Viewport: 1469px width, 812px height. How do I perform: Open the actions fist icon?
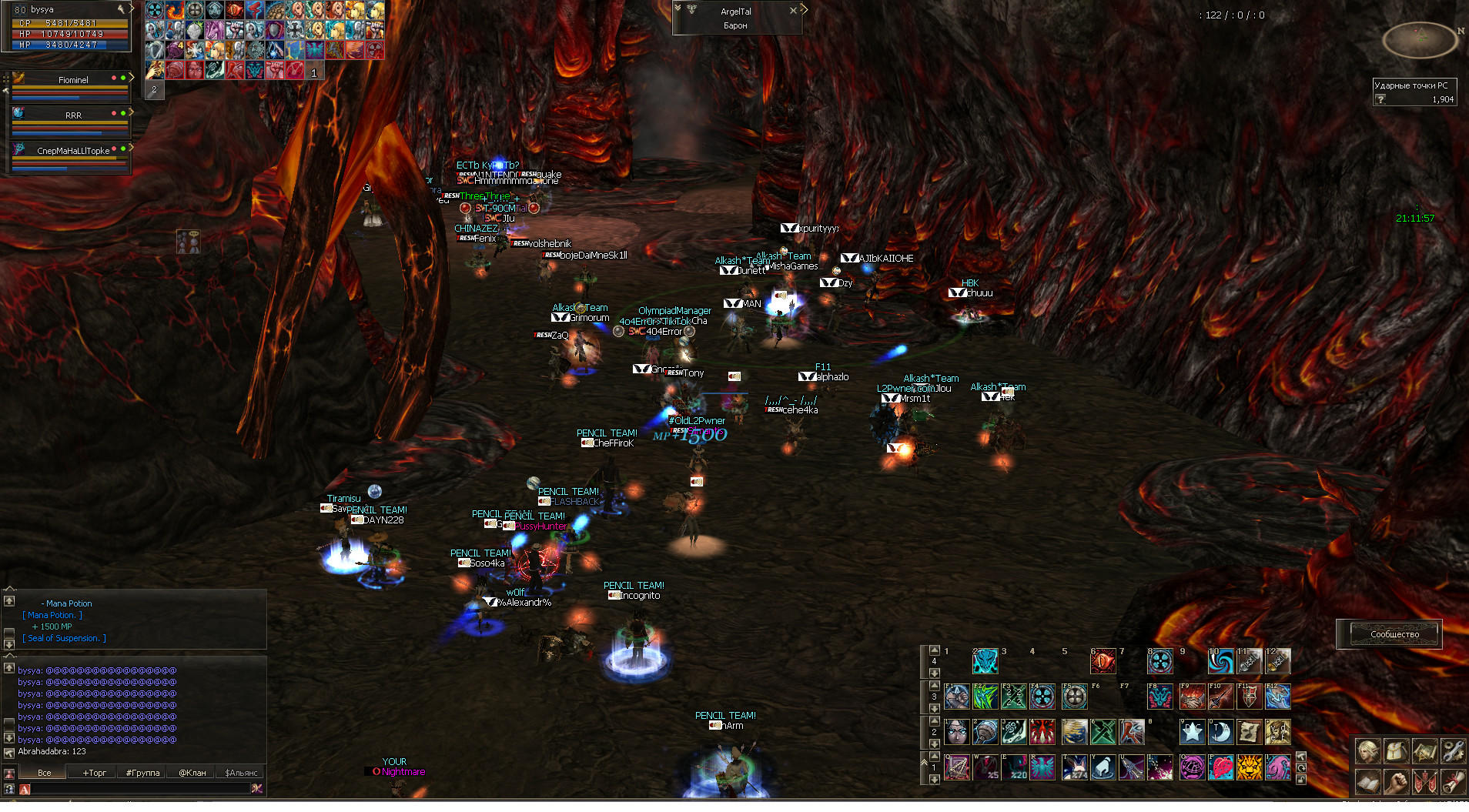[x=1397, y=782]
